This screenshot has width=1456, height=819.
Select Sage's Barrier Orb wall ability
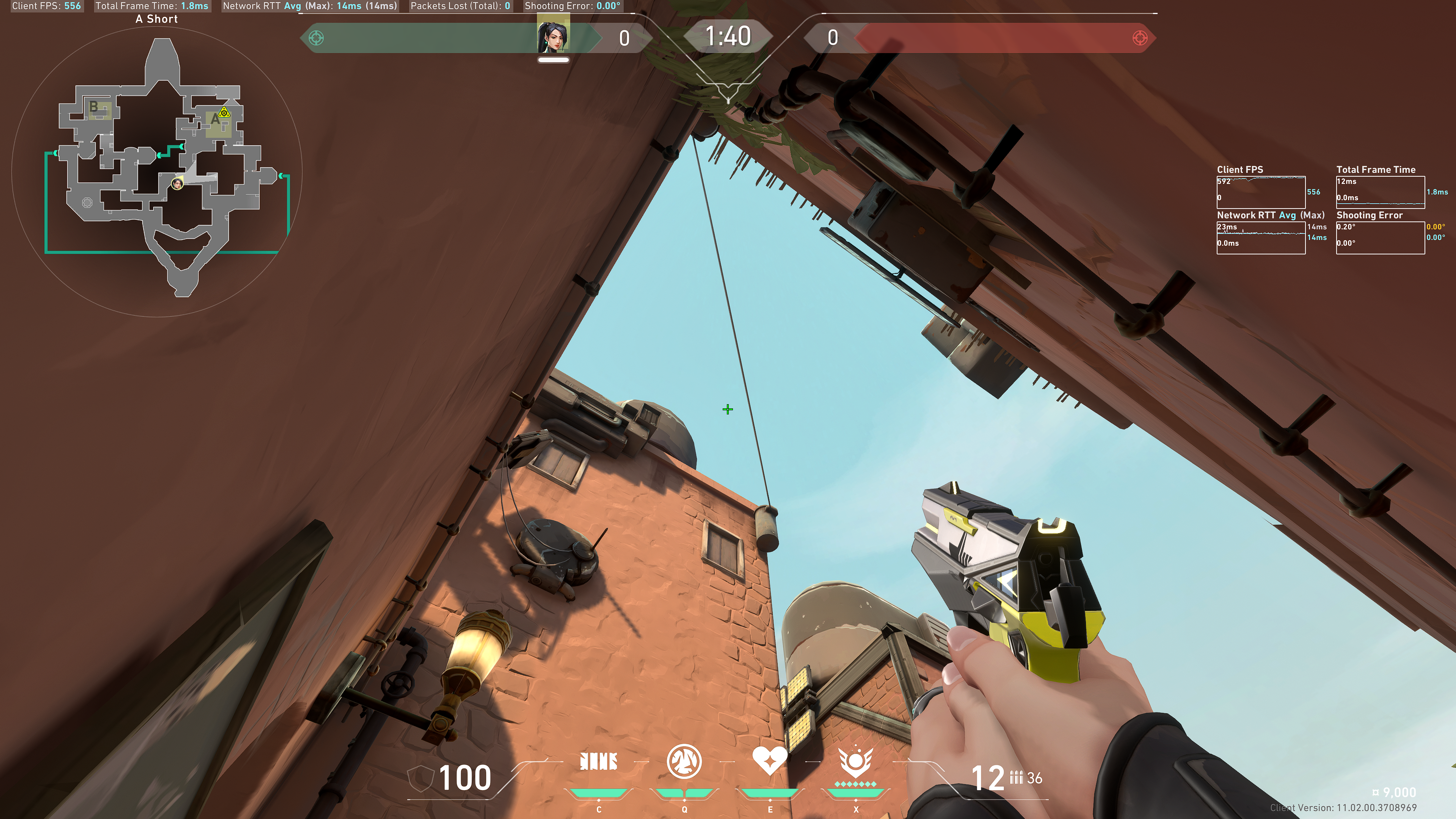pos(599,762)
